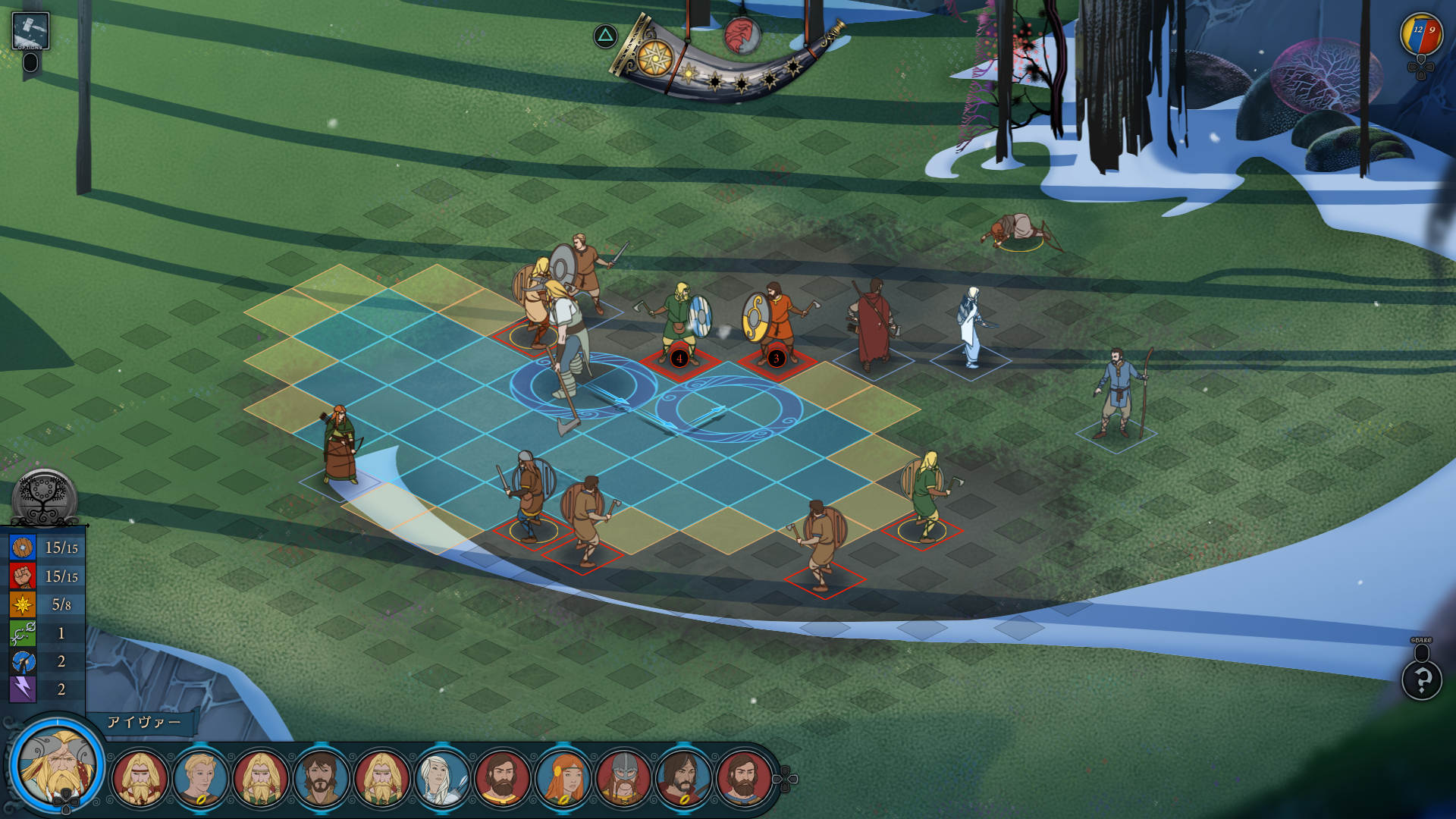This screenshot has width=1456, height=819.
Task: Target the orange-clad enemy marked 3
Action: [775, 322]
